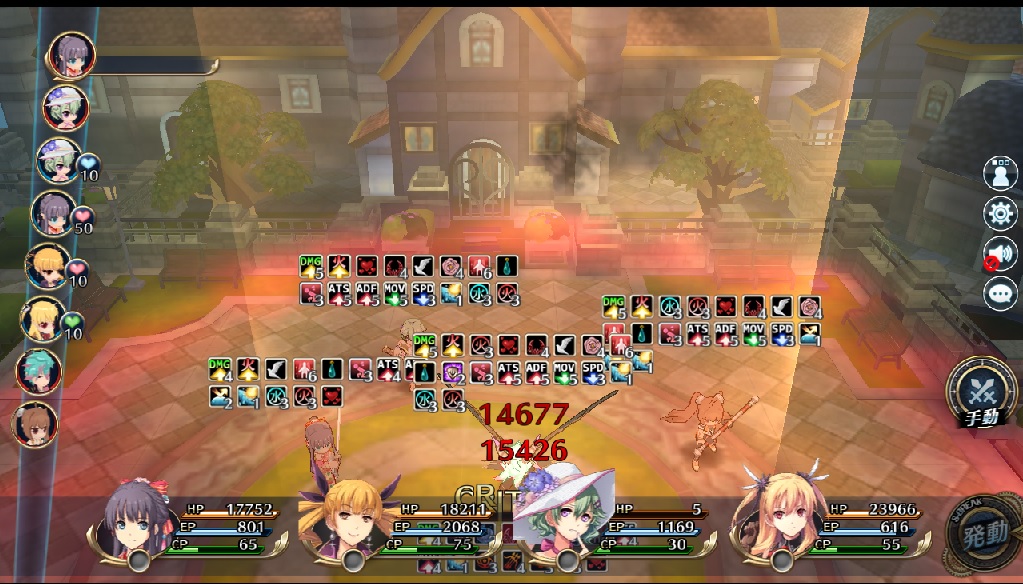Select the green-haired party member with 5 HP
The width and height of the screenshot is (1023, 584).
[565, 515]
